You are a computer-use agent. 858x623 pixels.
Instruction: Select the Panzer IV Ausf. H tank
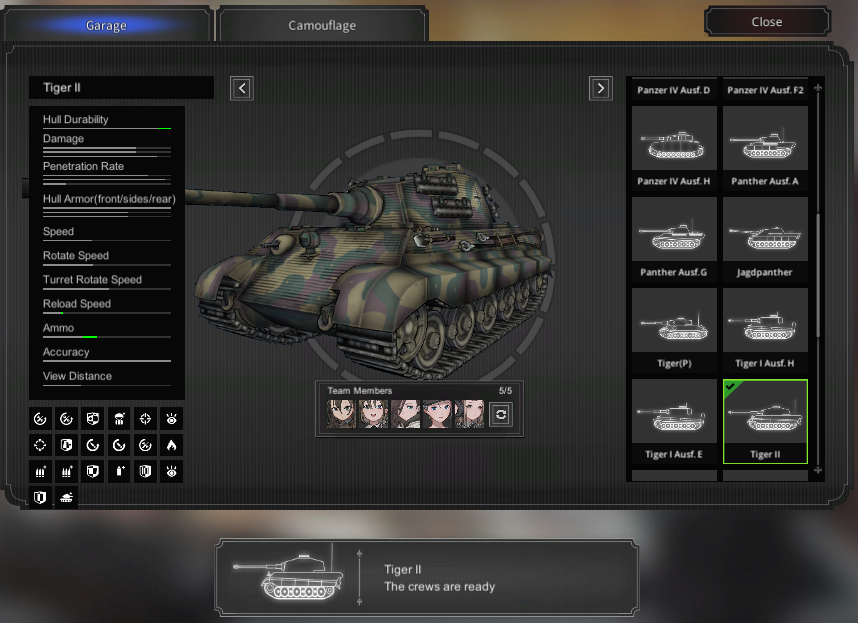pyautogui.click(x=674, y=147)
